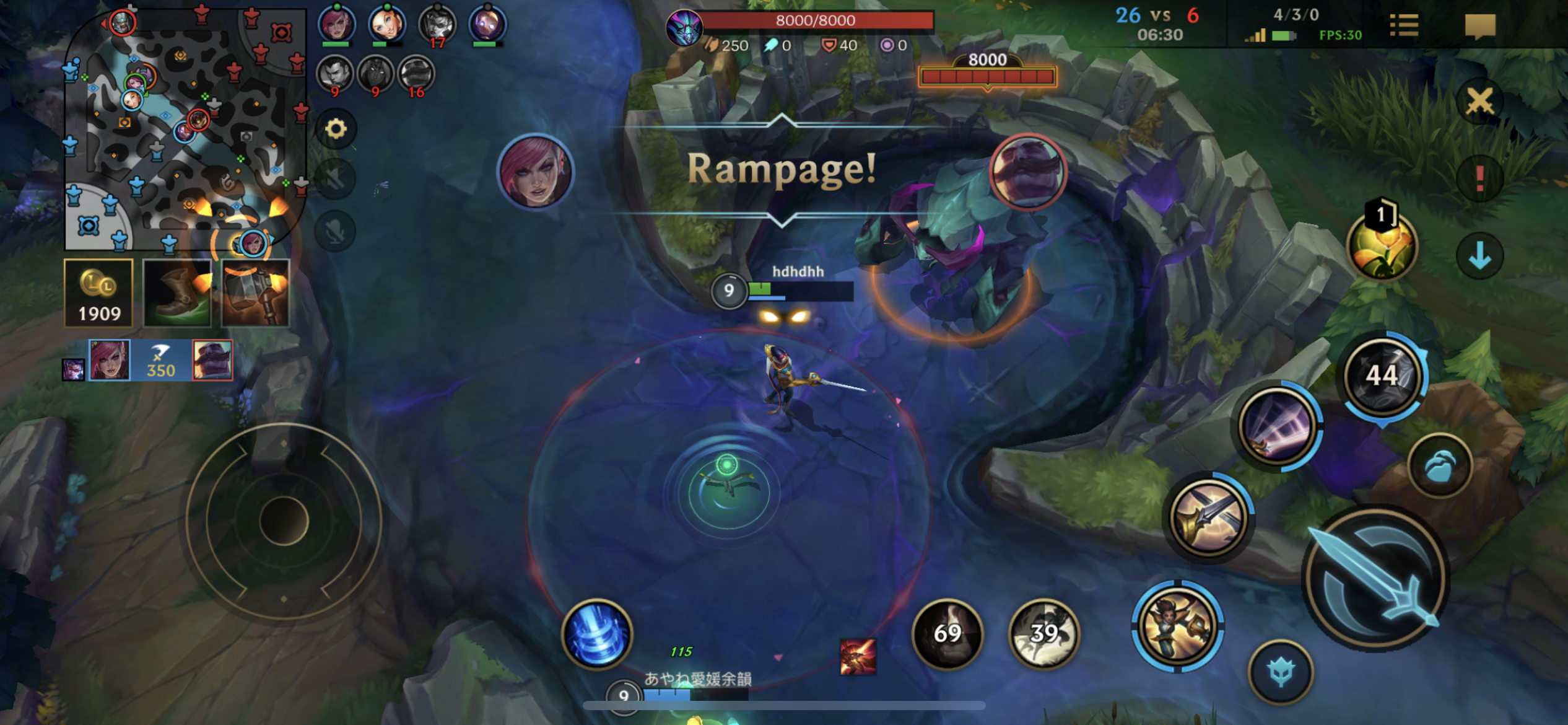Screen dimensions: 1568x725
Task: Open the shop via gold counter
Action: click(x=99, y=293)
